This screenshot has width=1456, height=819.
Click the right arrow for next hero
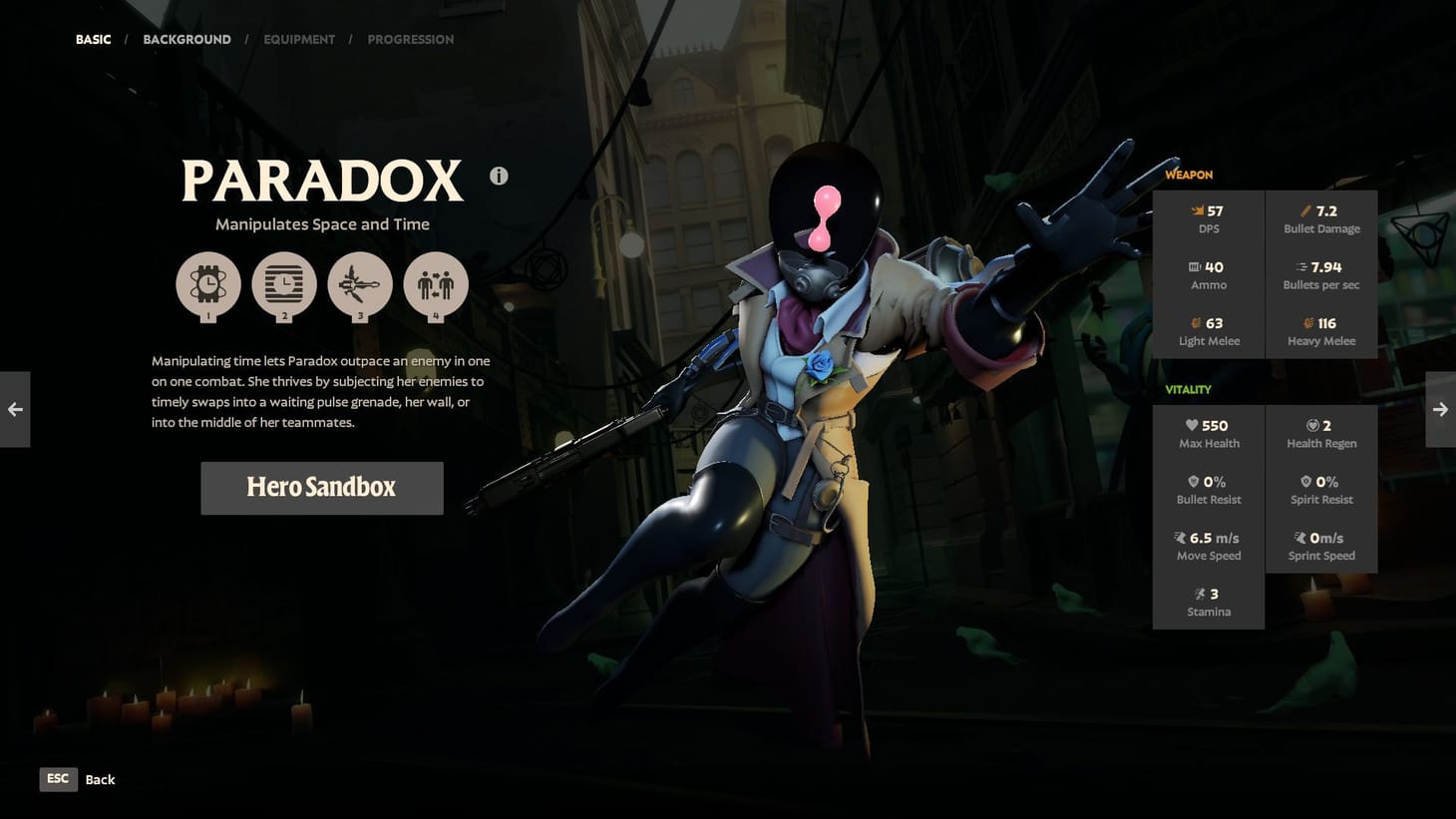coord(1440,409)
